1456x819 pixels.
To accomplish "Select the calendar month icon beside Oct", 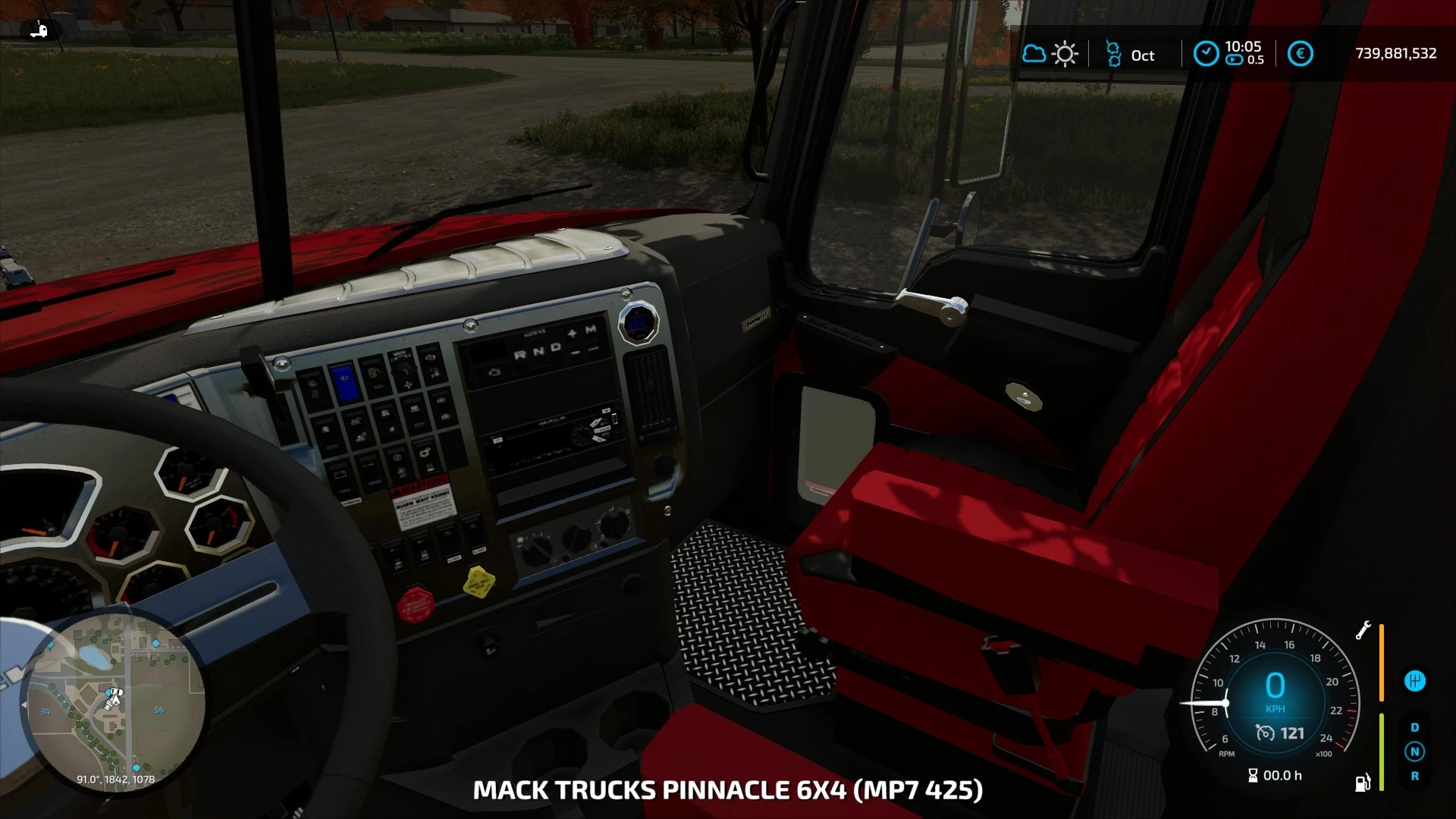I will [1113, 54].
